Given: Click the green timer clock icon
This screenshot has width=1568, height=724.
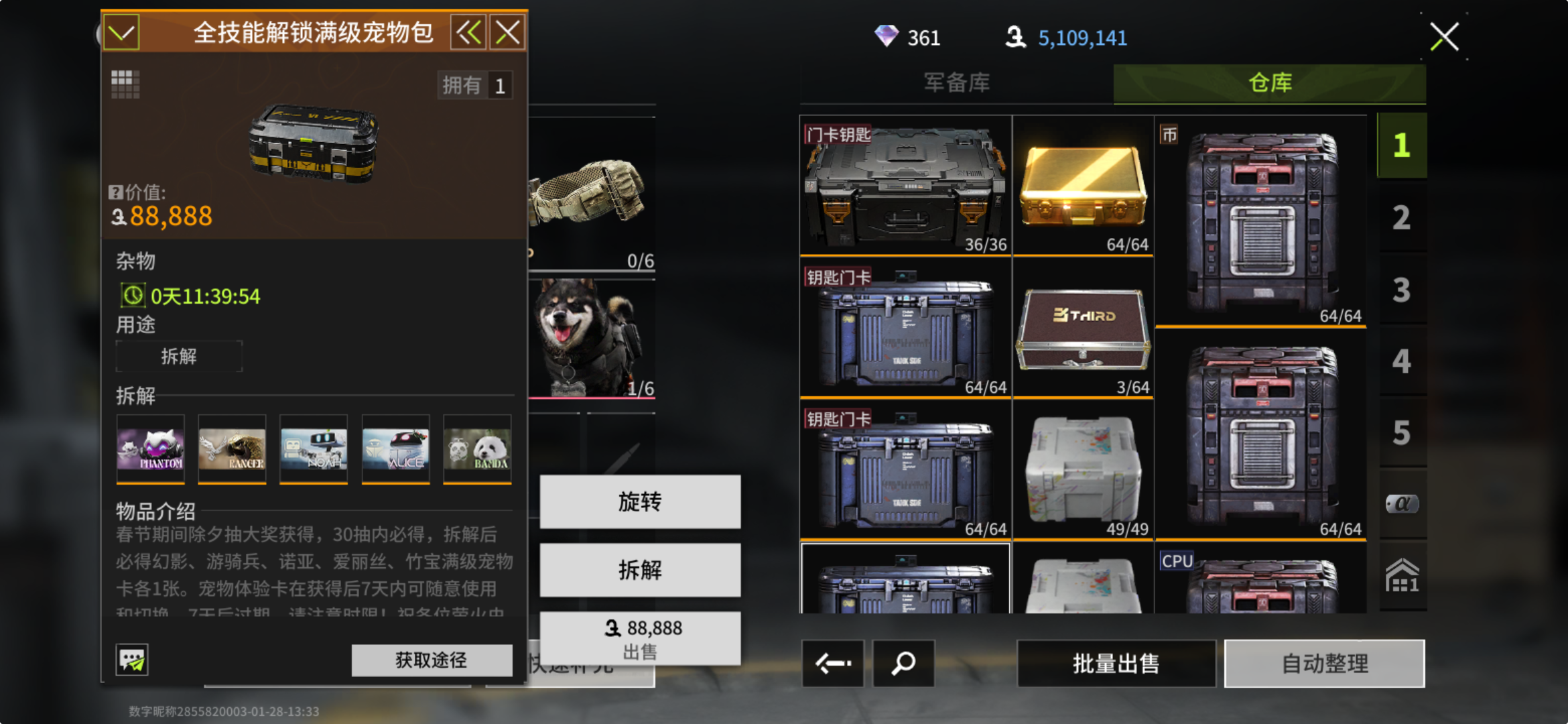Looking at the screenshot, I should point(133,295).
